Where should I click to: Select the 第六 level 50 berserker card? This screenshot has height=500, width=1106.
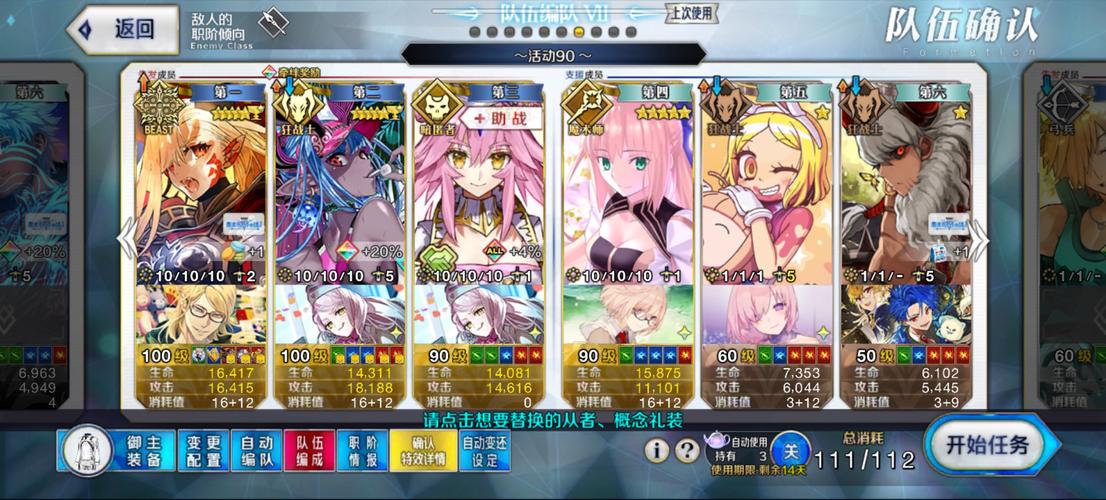coord(906,190)
